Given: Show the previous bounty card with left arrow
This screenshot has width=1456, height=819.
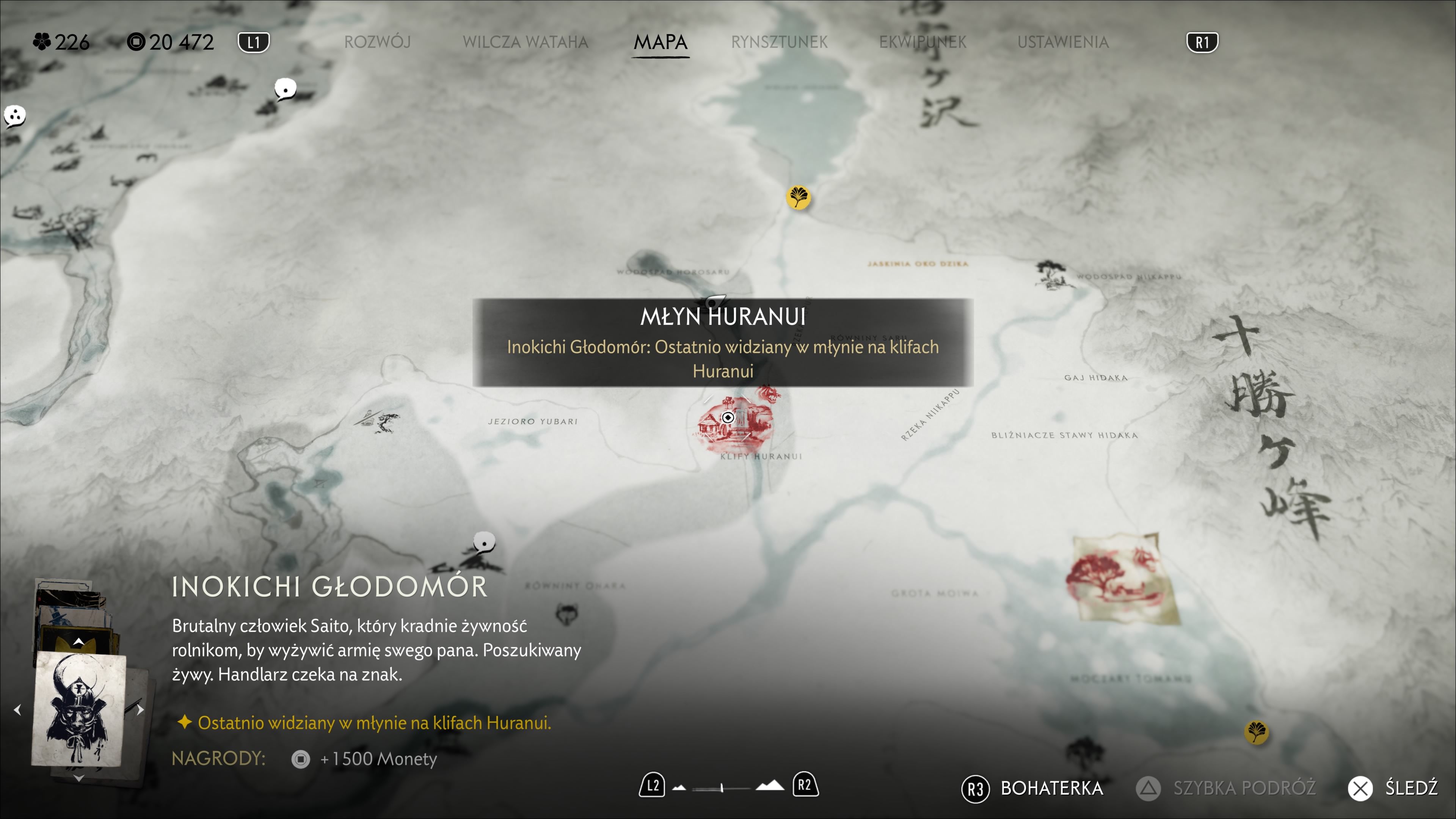Looking at the screenshot, I should (x=17, y=709).
